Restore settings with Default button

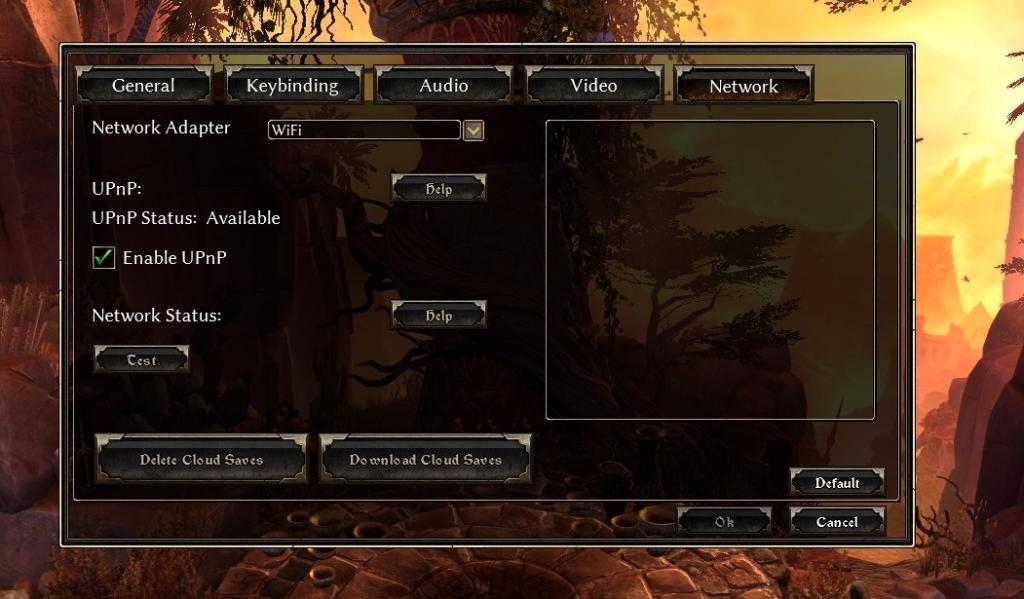point(837,483)
